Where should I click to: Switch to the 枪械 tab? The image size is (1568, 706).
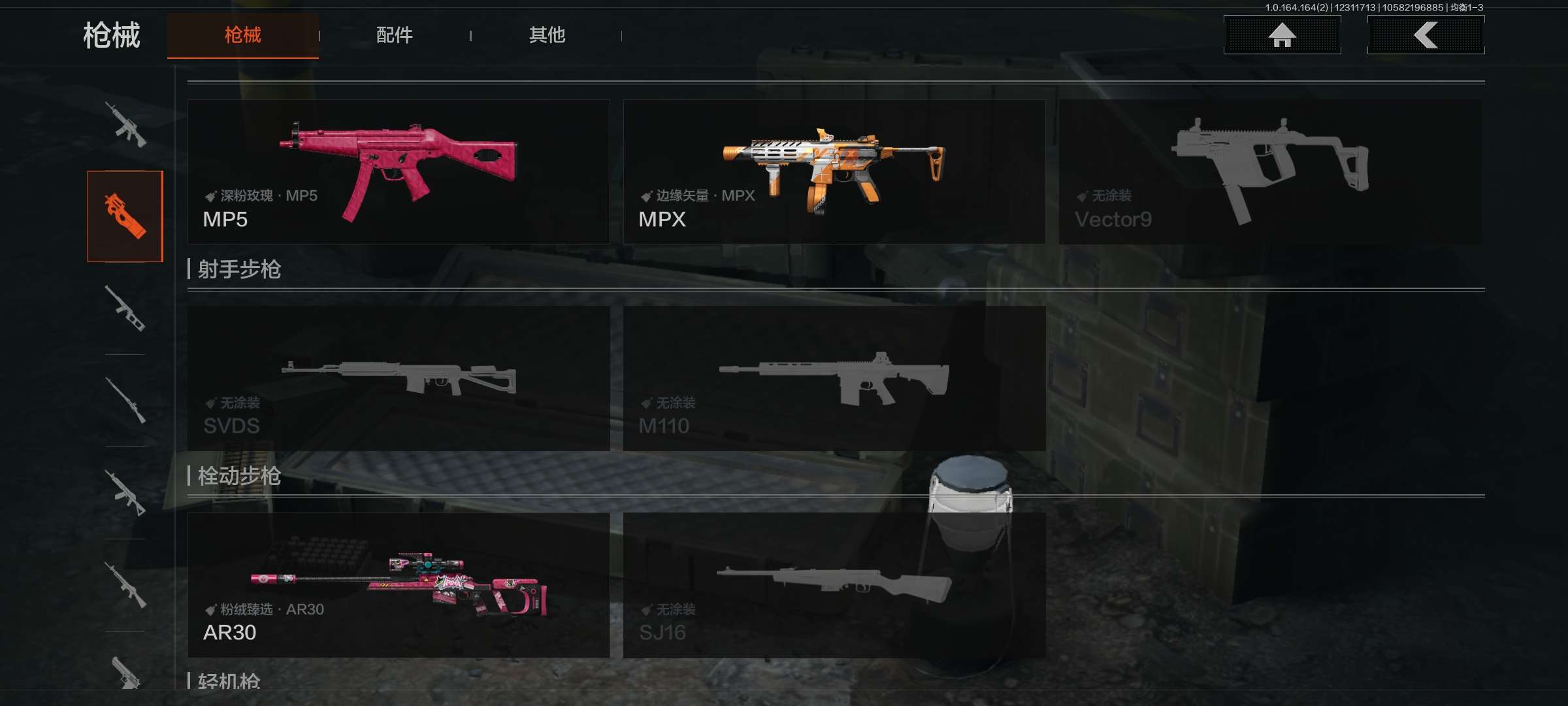(x=242, y=35)
